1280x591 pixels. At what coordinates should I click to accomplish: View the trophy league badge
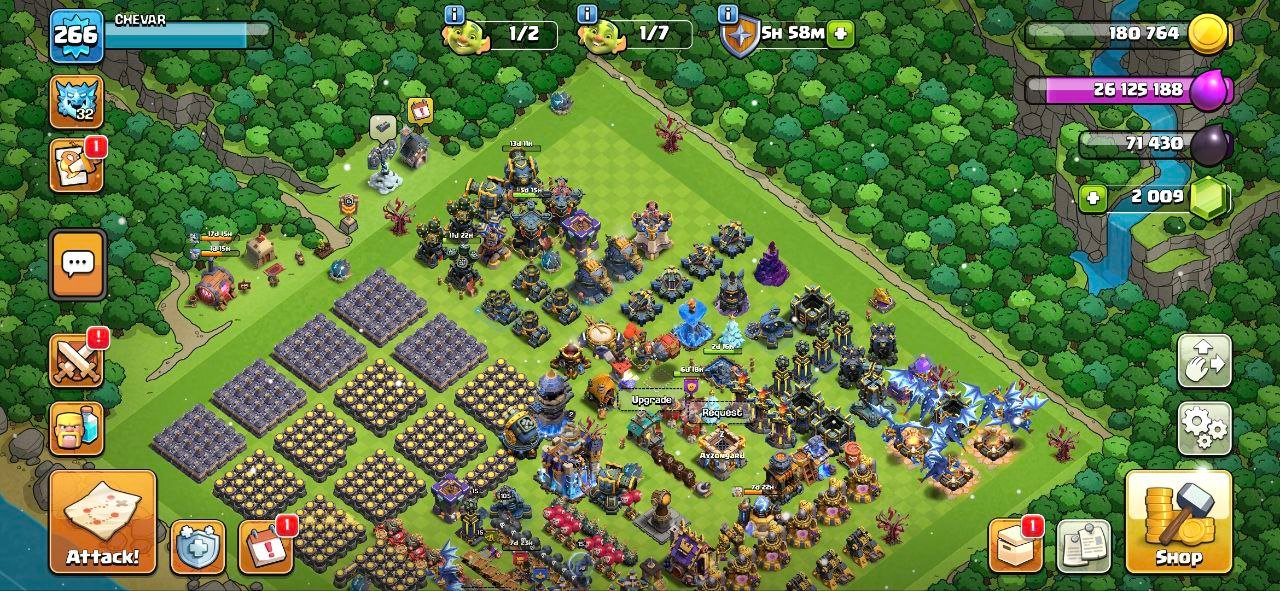[77, 102]
